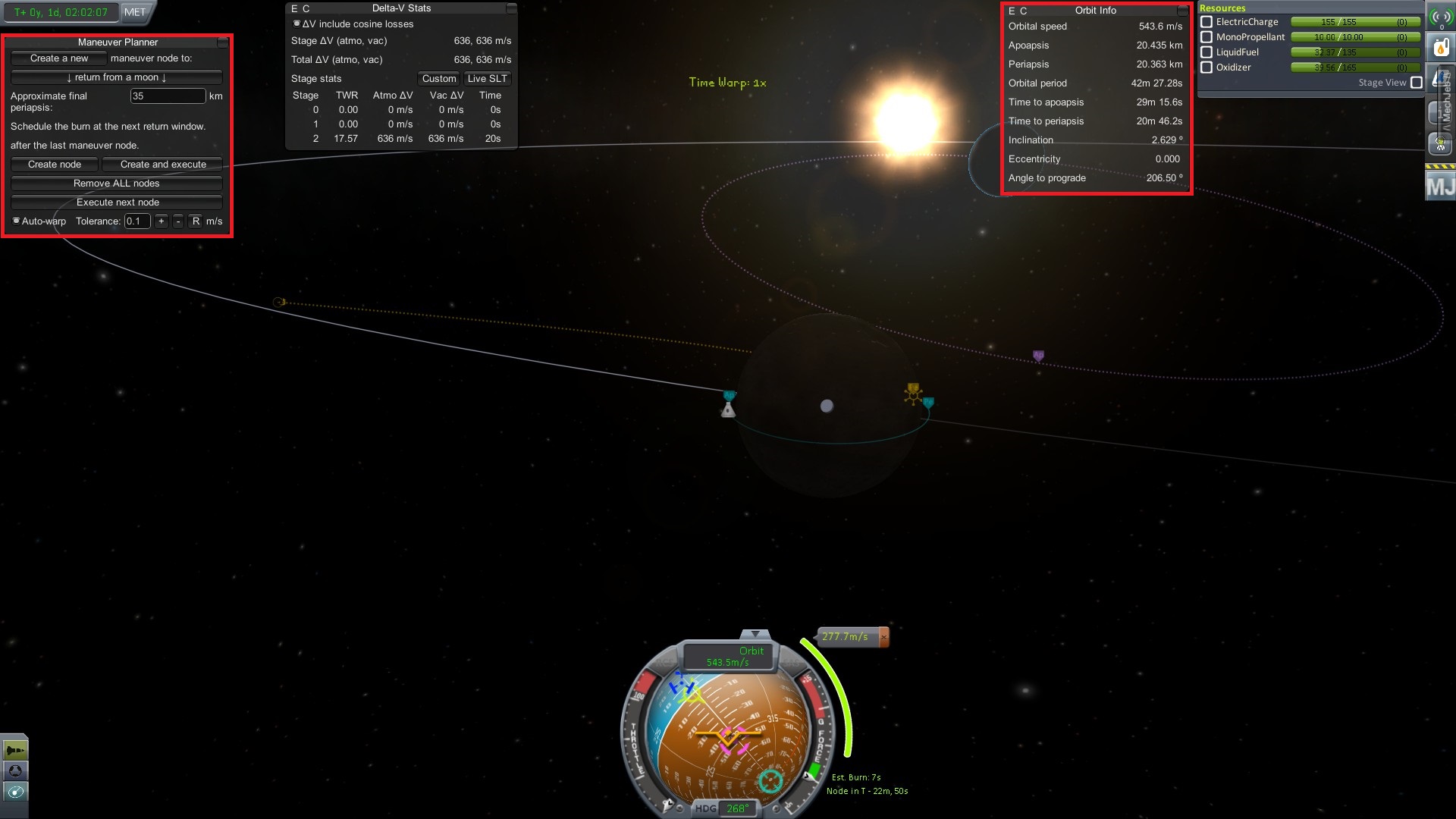Toggle the Auto-warp option
The height and width of the screenshot is (819, 1456).
17,221
